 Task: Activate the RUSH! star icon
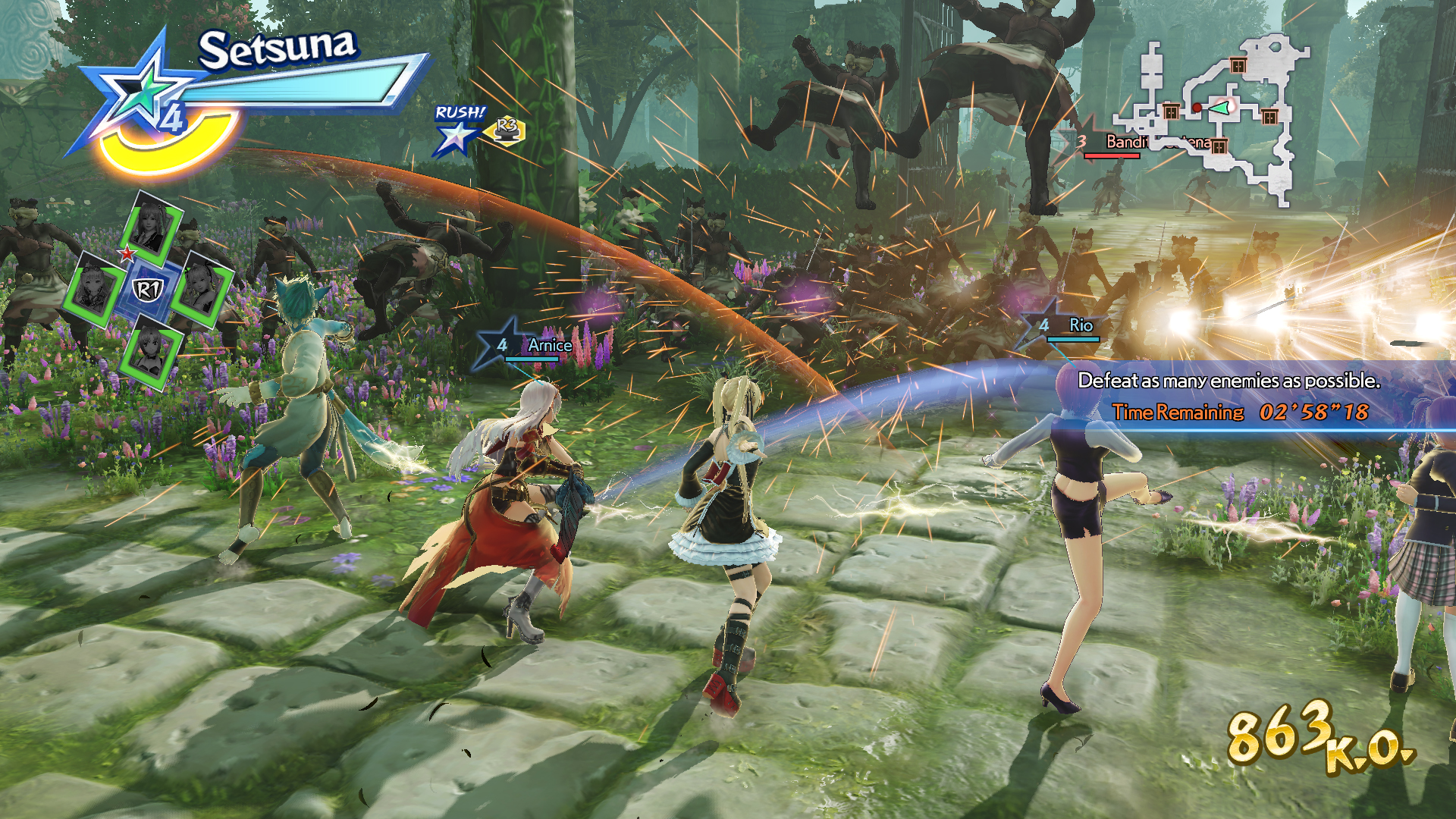pos(457,135)
